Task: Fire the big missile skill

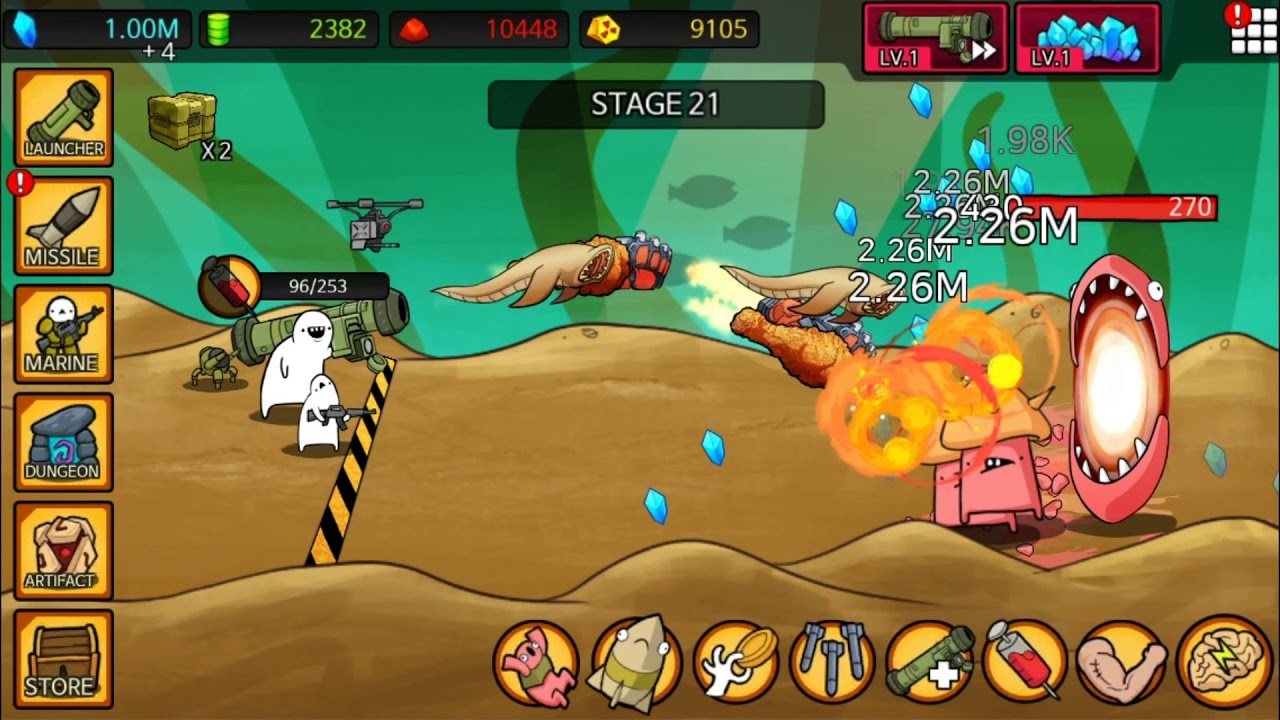Action: (636, 663)
